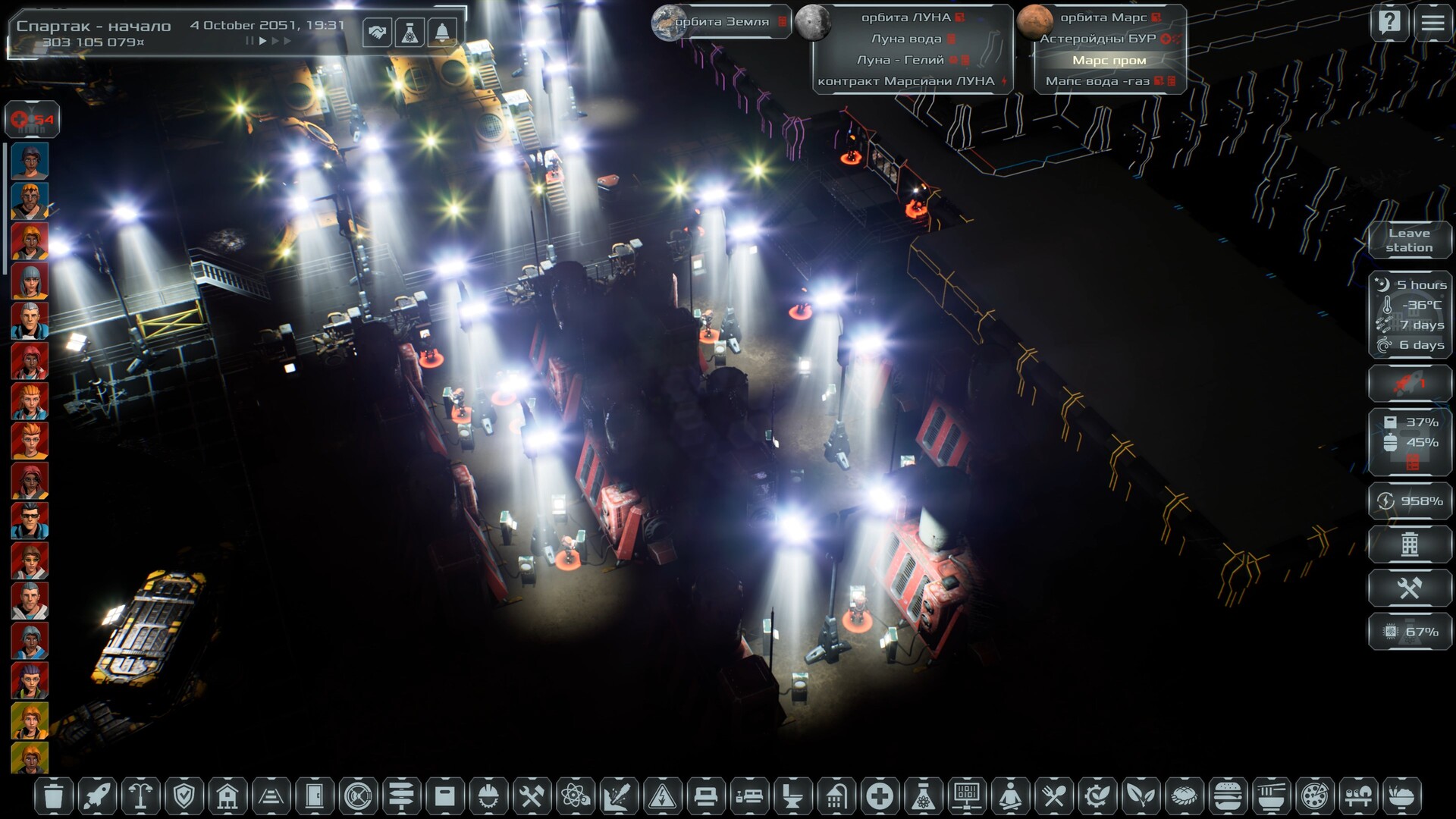The image size is (1456, 819).
Task: Click the Leave station button
Action: [1409, 240]
